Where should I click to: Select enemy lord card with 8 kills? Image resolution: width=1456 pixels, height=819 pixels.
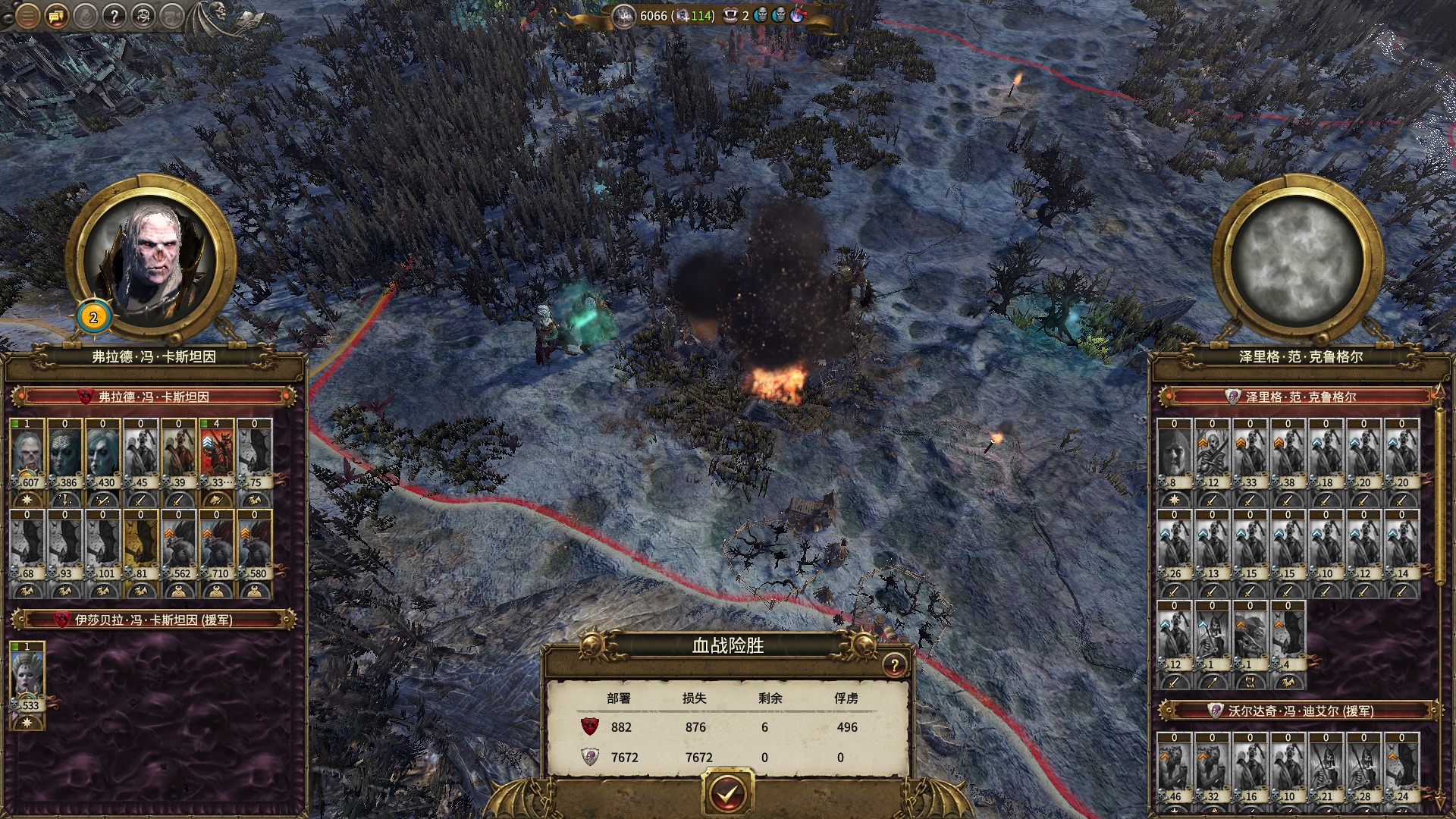click(x=1175, y=455)
